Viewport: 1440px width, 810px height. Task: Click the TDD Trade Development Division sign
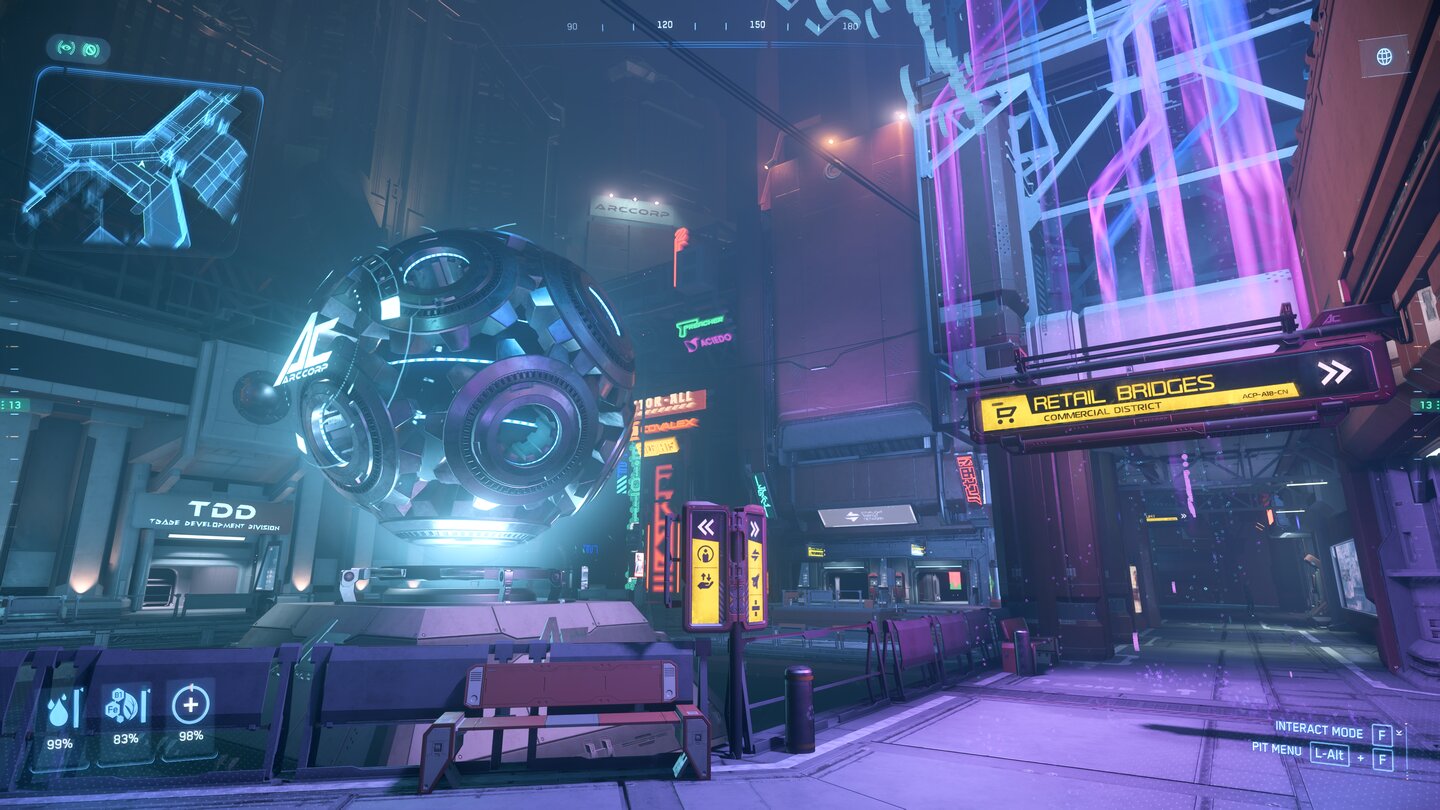tap(215, 513)
